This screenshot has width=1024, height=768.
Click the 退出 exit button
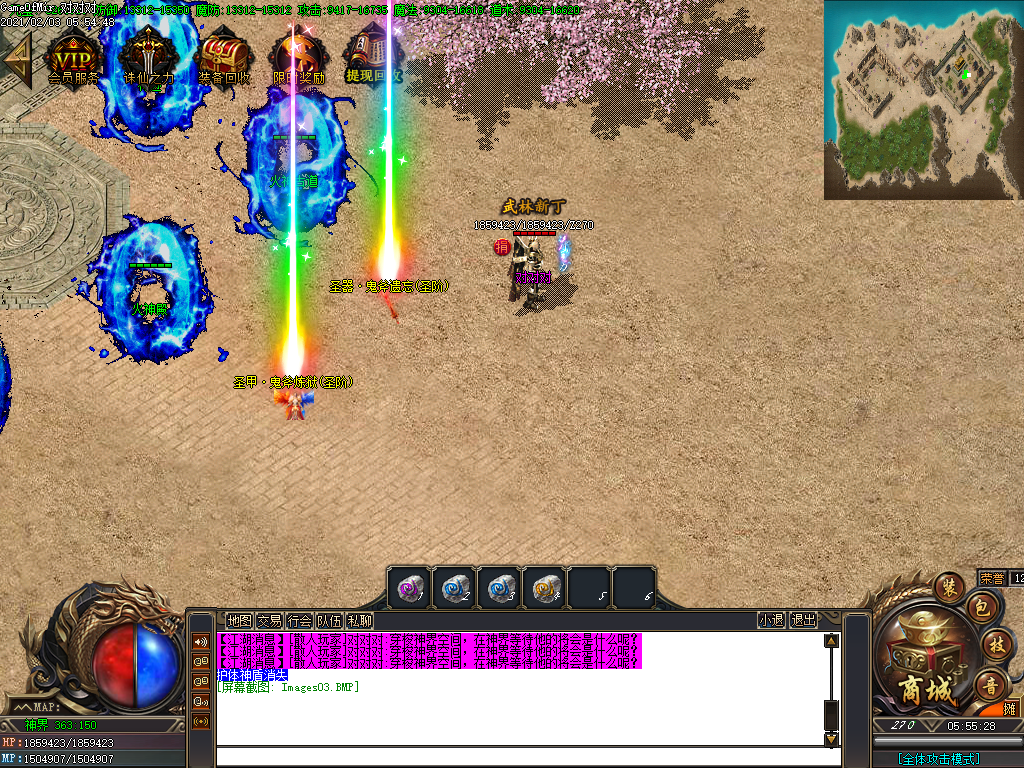(803, 620)
